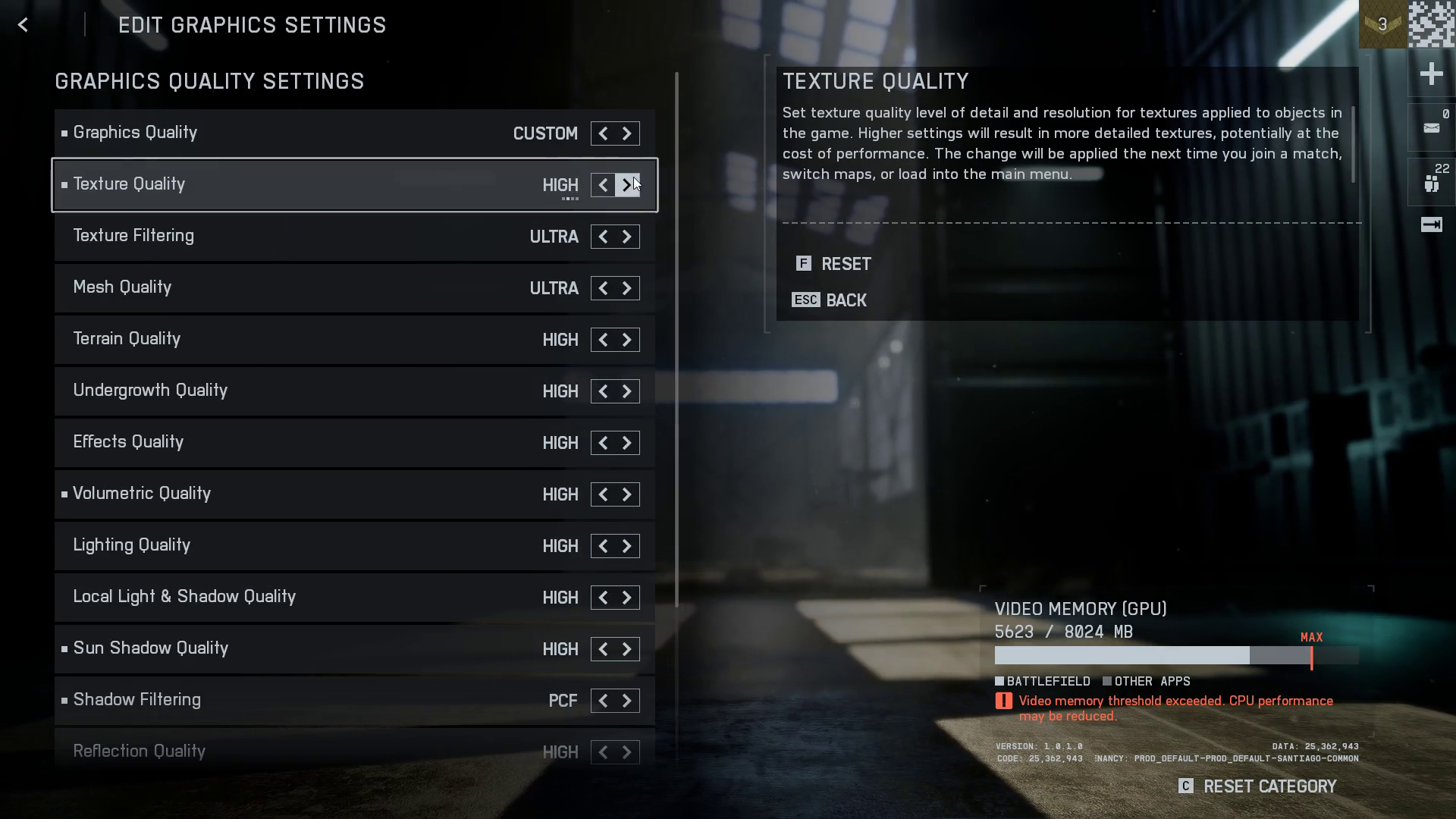Go back using the top-left arrow
This screenshot has width=1456, height=819.
point(24,25)
